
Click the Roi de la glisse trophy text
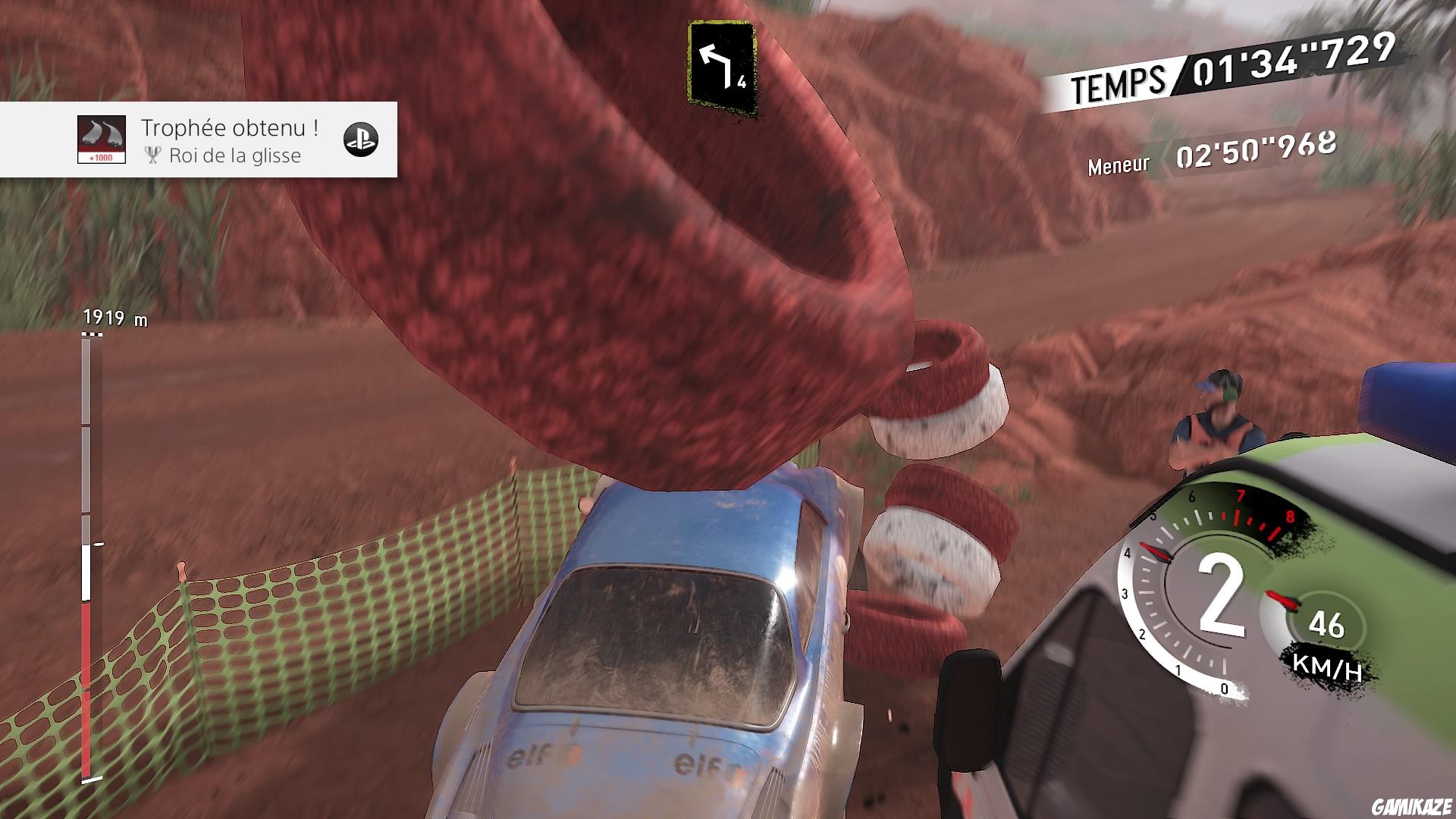coord(236,157)
